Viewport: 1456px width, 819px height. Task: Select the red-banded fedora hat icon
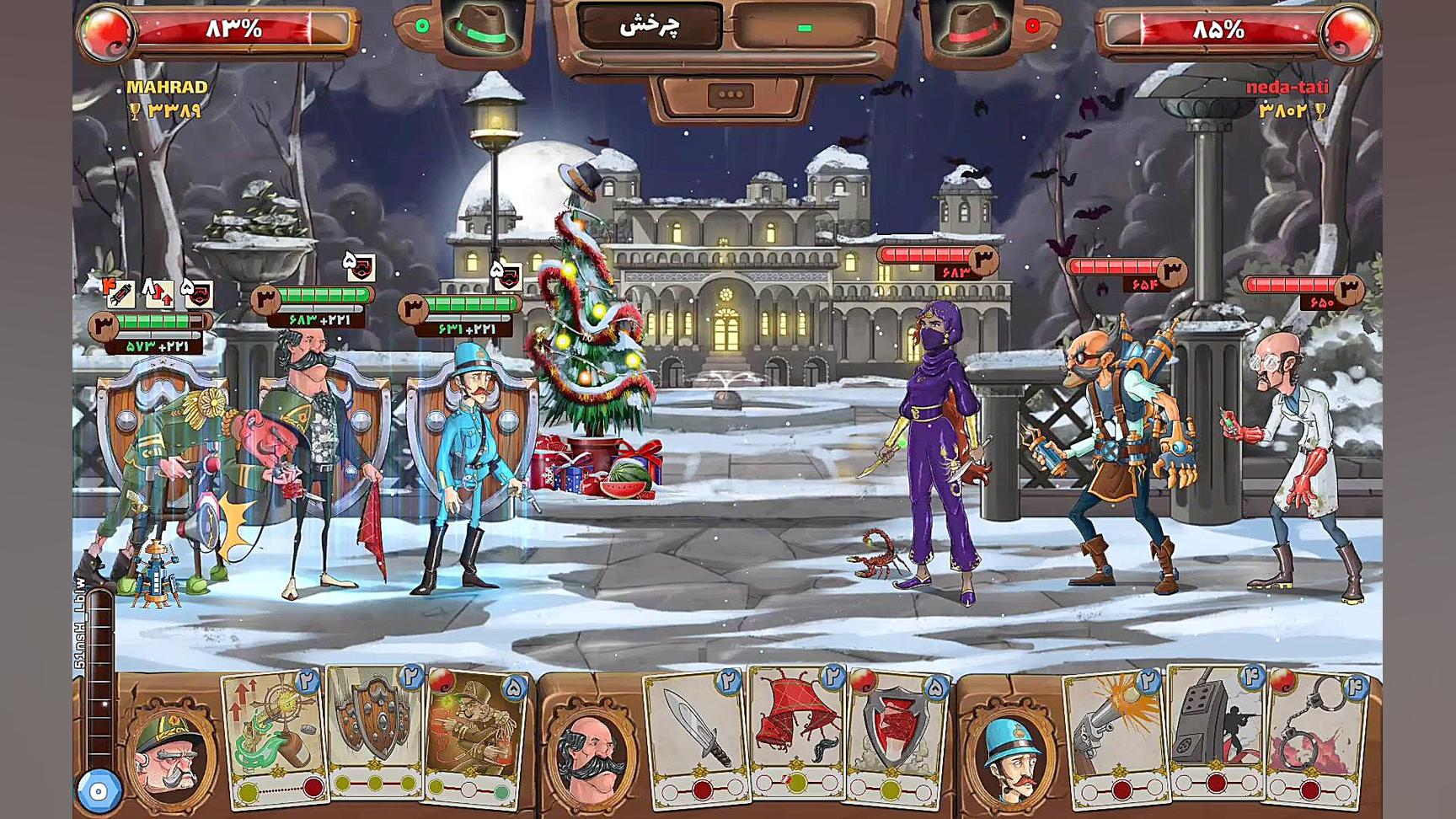[970, 29]
